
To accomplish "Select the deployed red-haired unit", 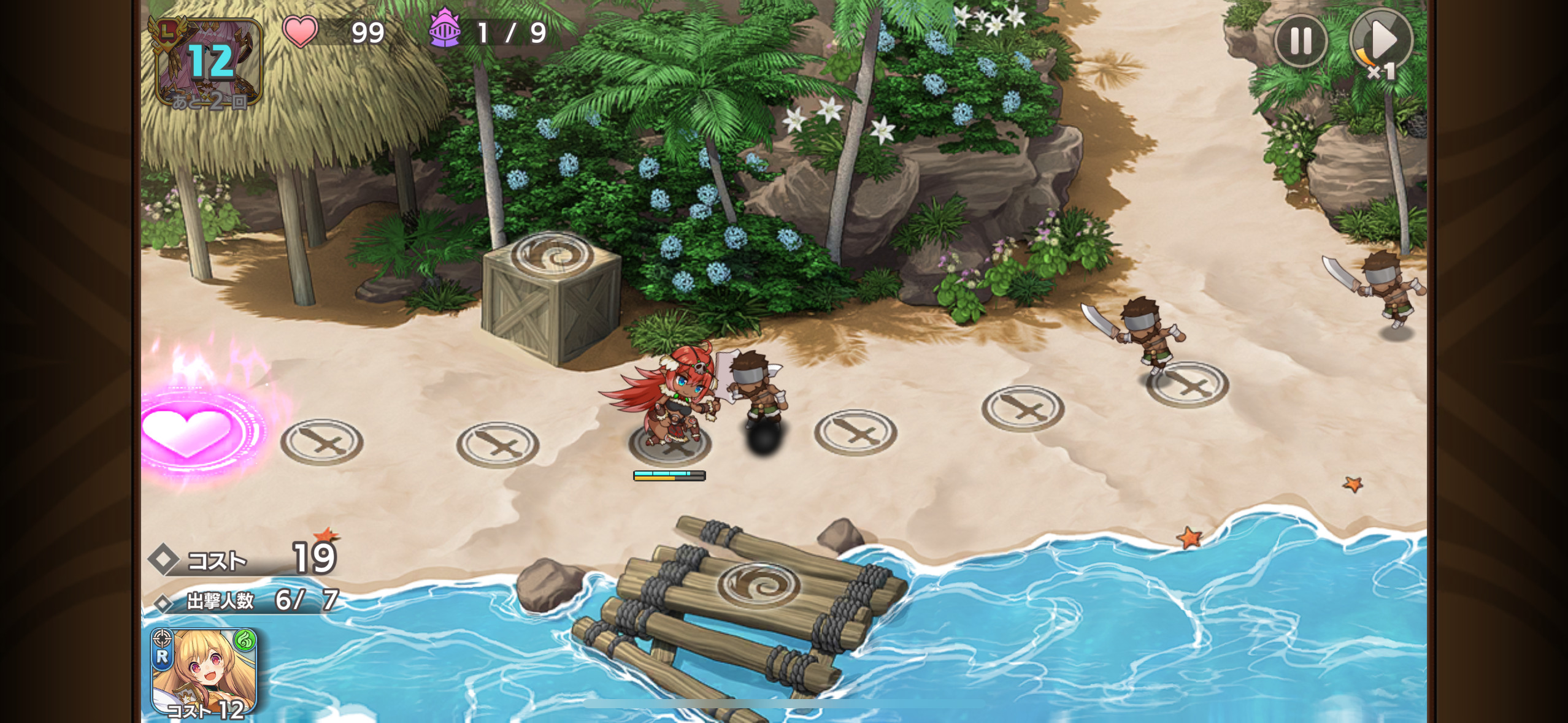I will click(670, 399).
